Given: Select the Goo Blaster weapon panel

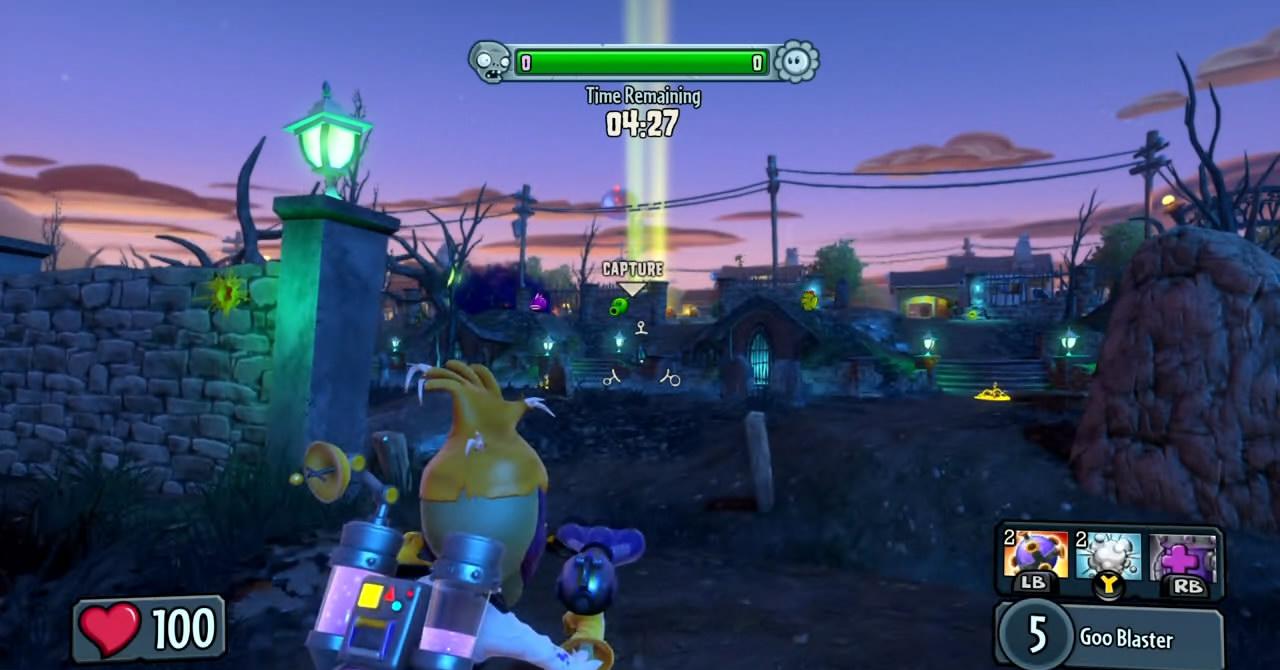Looking at the screenshot, I should pyautogui.click(x=1110, y=635).
